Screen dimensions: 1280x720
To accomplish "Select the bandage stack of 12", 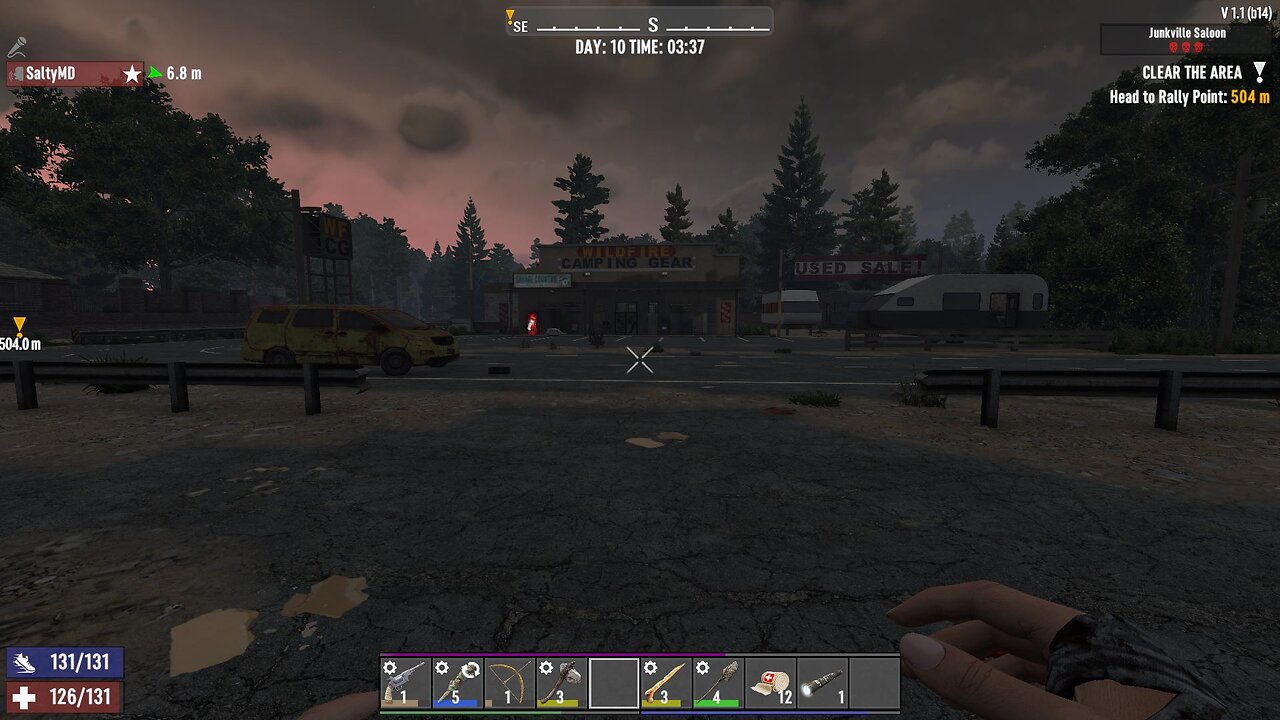I will [x=770, y=683].
